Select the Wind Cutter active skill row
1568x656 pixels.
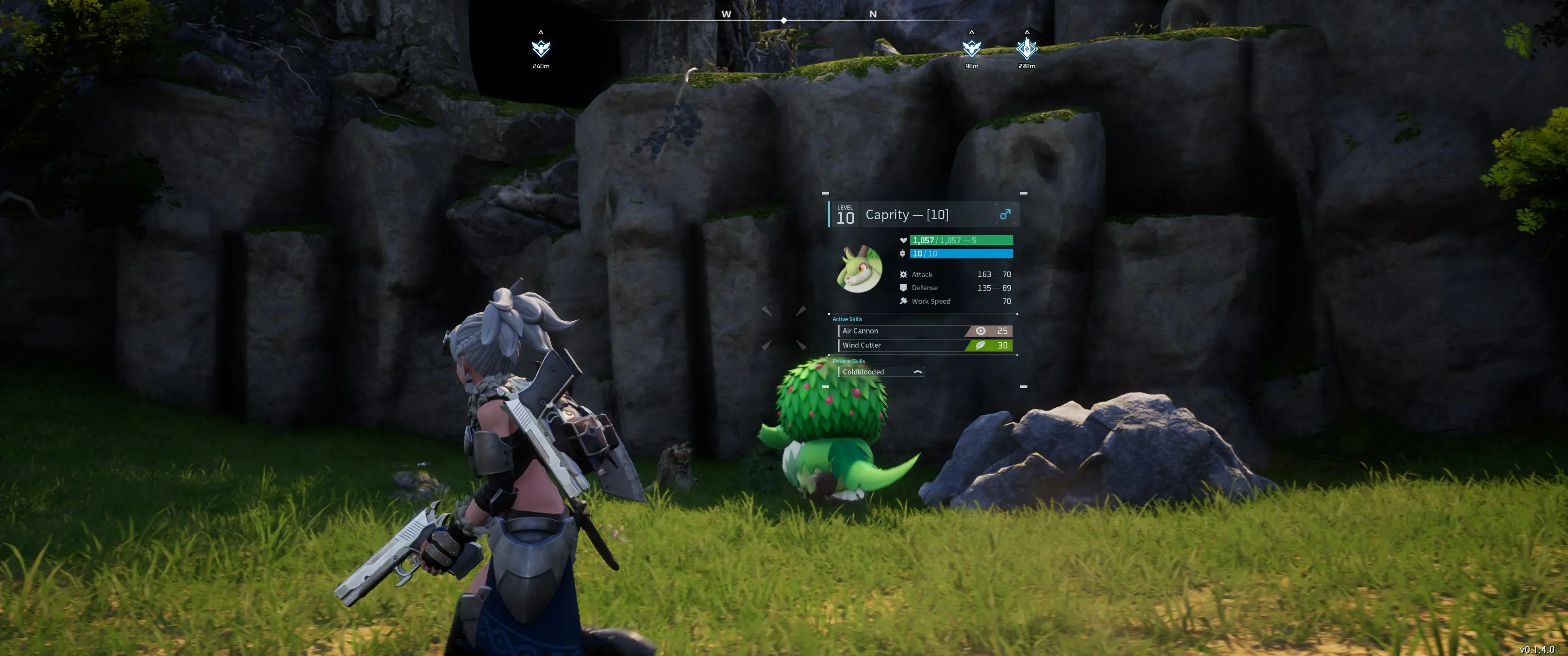click(925, 346)
